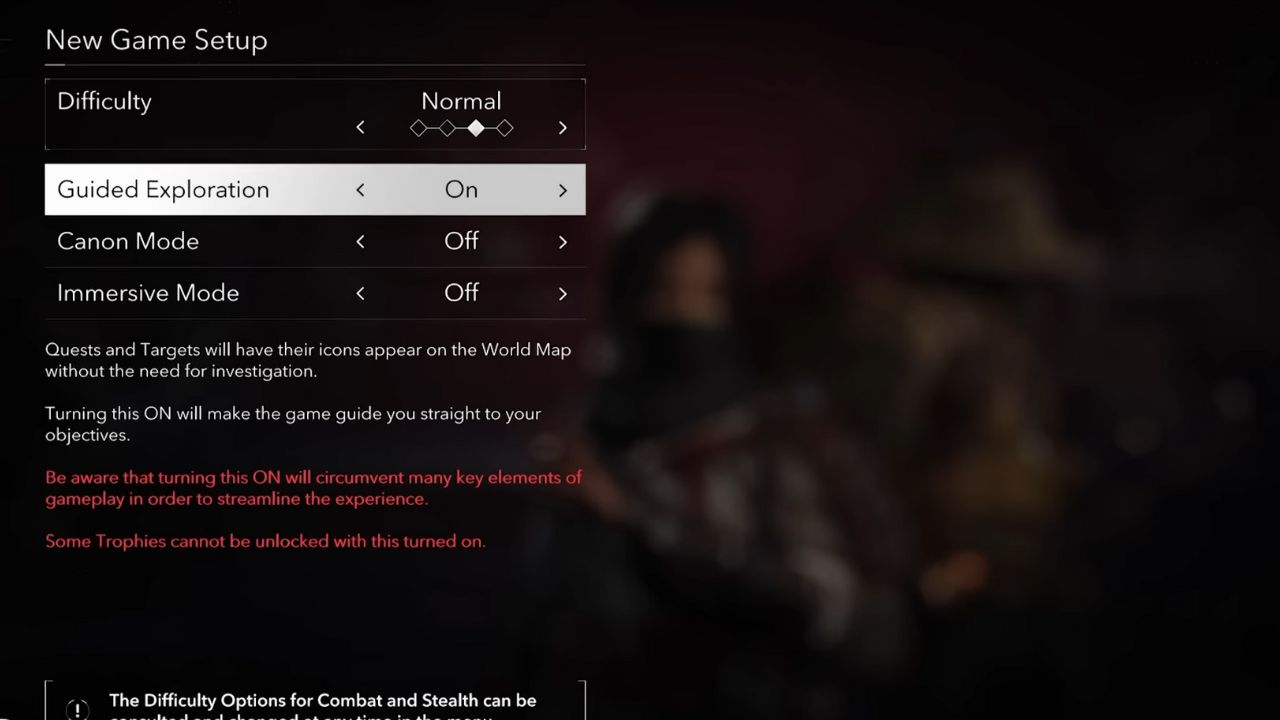Click Immersive Mode's left arrow
This screenshot has width=1280, height=720.
pyautogui.click(x=360, y=293)
